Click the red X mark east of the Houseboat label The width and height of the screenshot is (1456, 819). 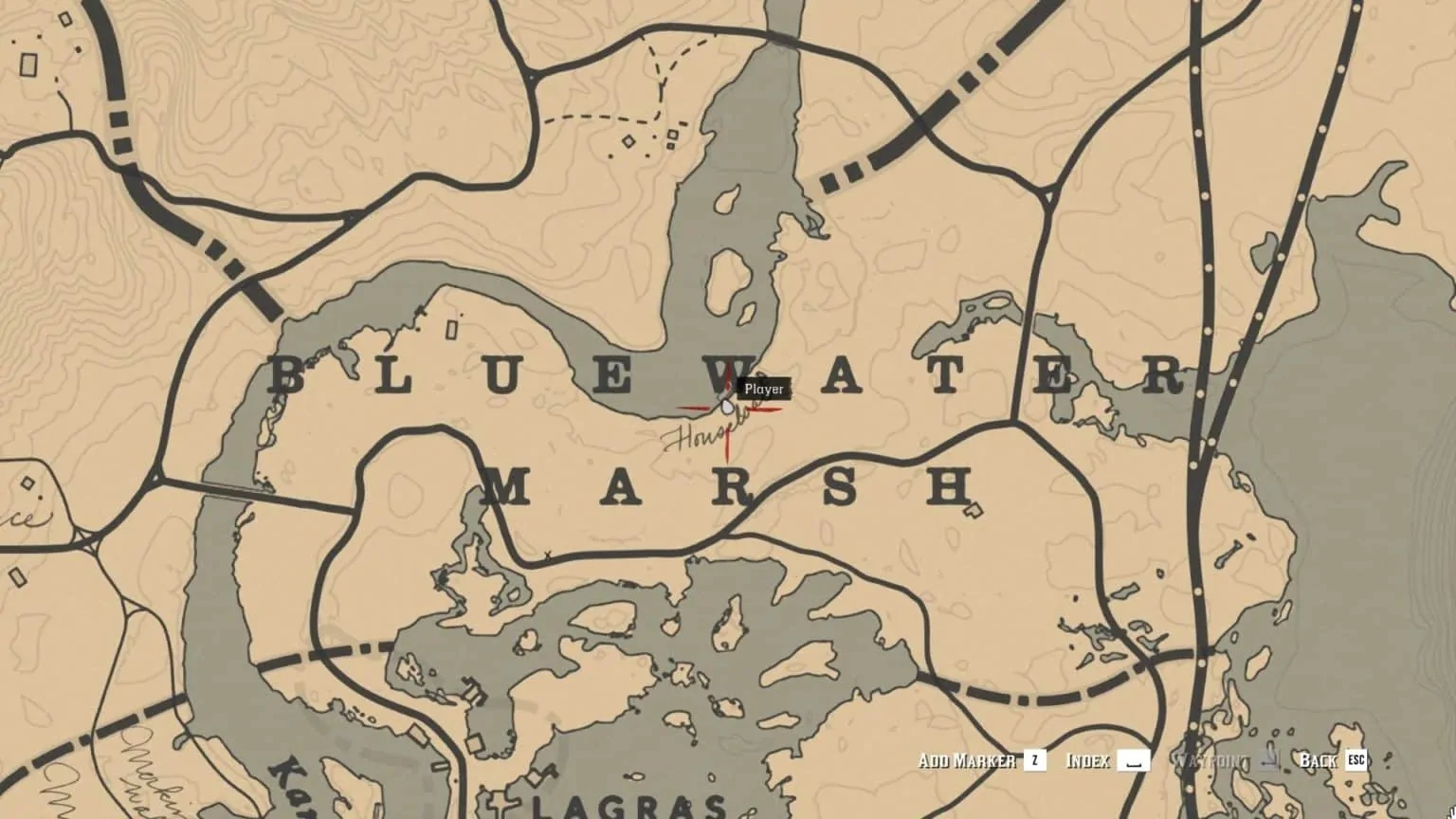pyautogui.click(x=765, y=409)
